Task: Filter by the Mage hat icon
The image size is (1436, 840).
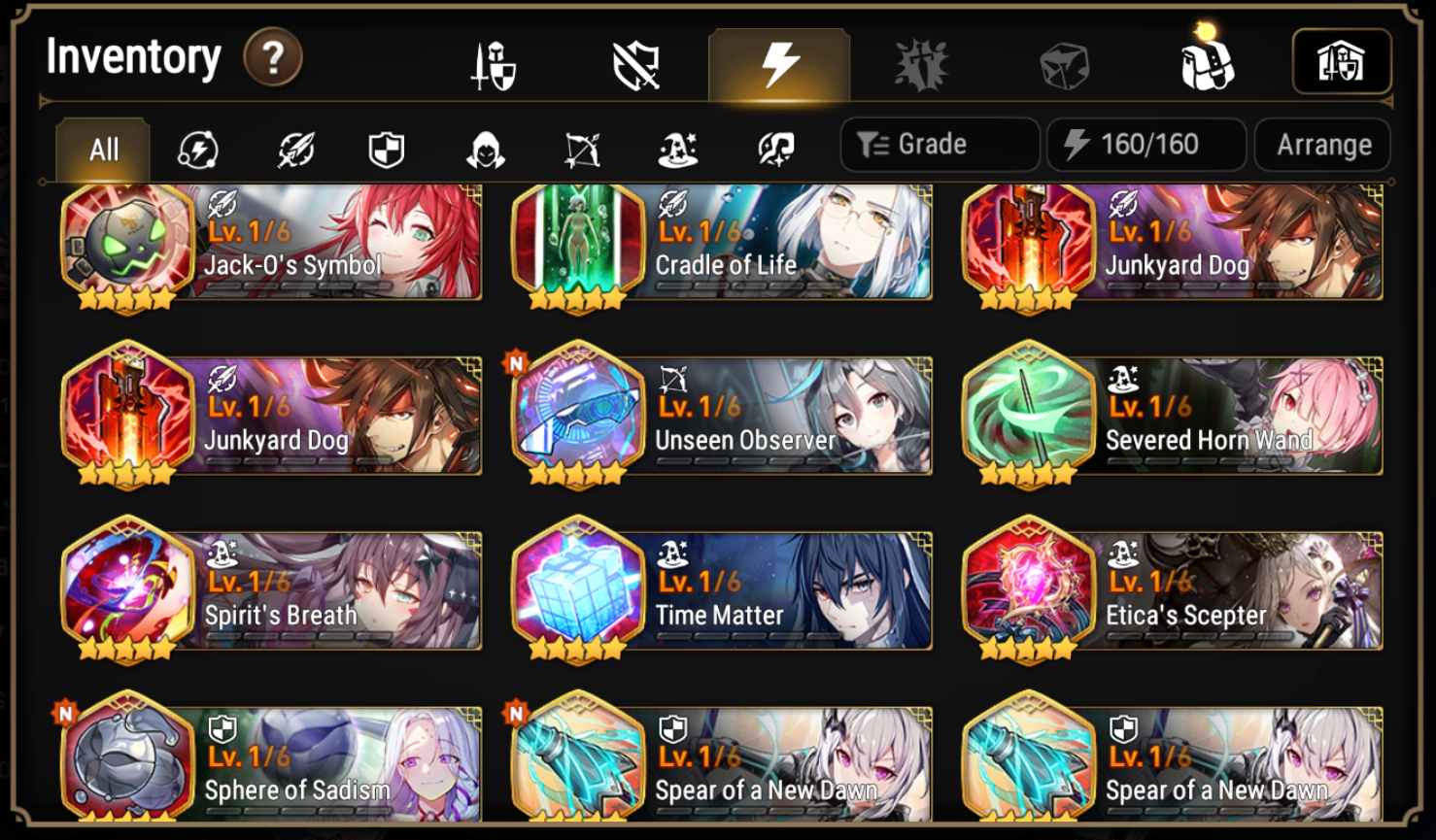Action: (678, 148)
